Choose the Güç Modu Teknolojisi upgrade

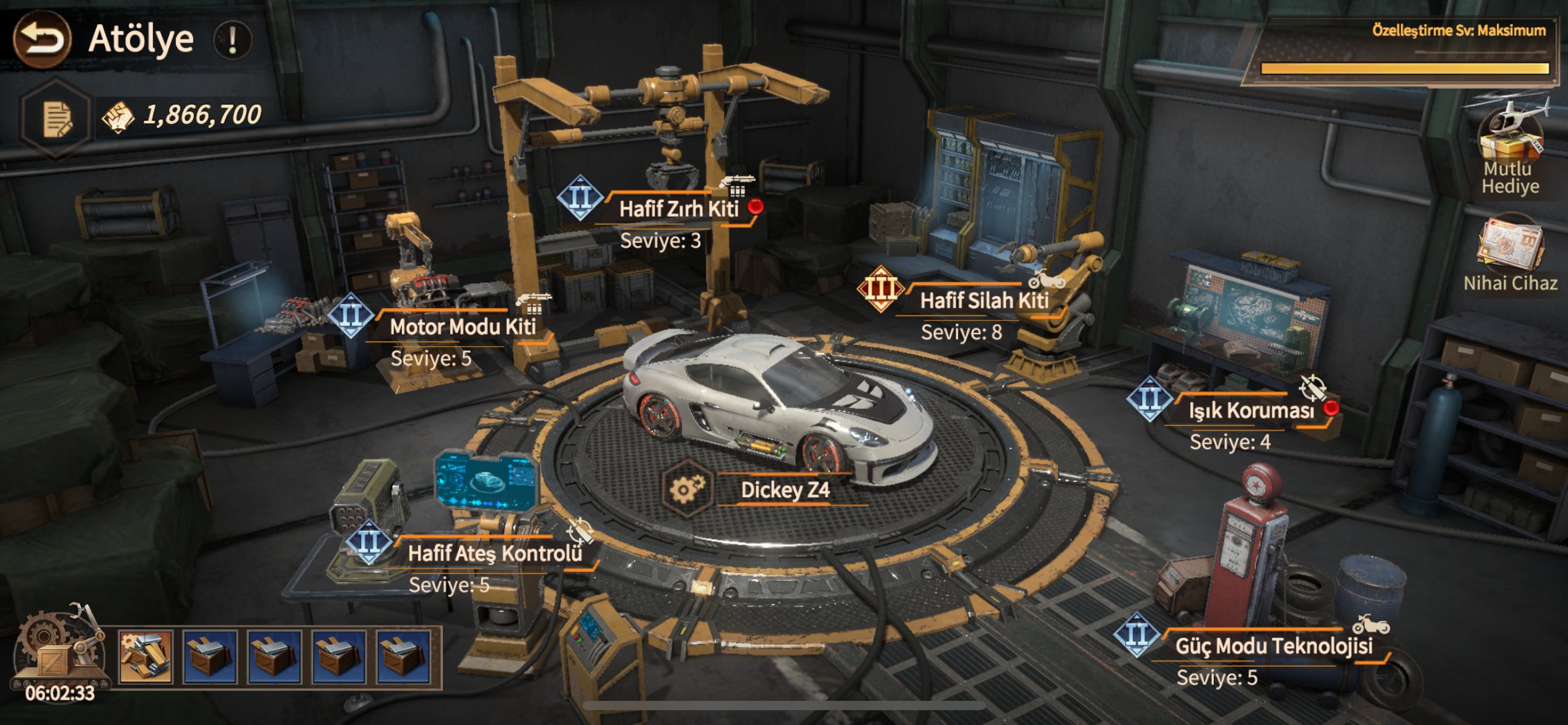click(x=1273, y=646)
